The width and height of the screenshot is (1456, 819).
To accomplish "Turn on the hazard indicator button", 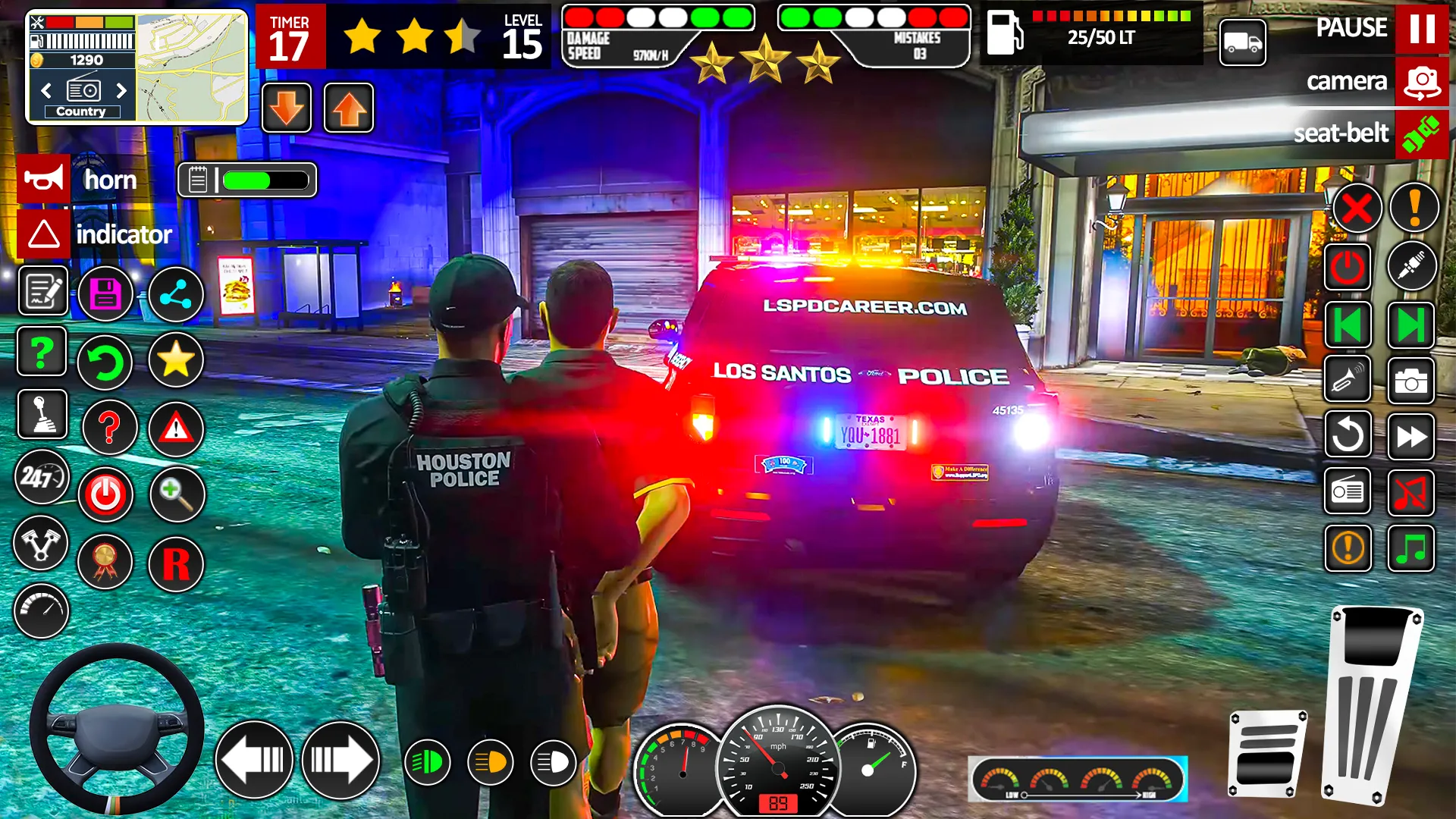I will (44, 234).
